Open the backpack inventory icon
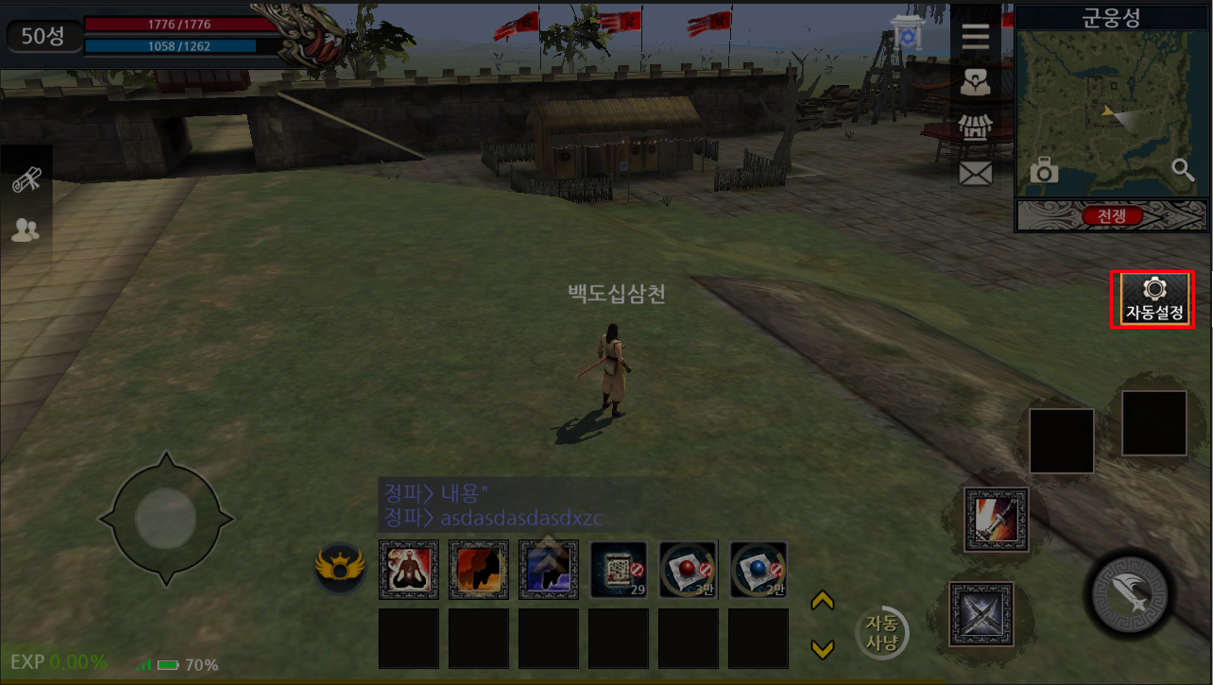This screenshot has height=685, width=1213. 975,83
